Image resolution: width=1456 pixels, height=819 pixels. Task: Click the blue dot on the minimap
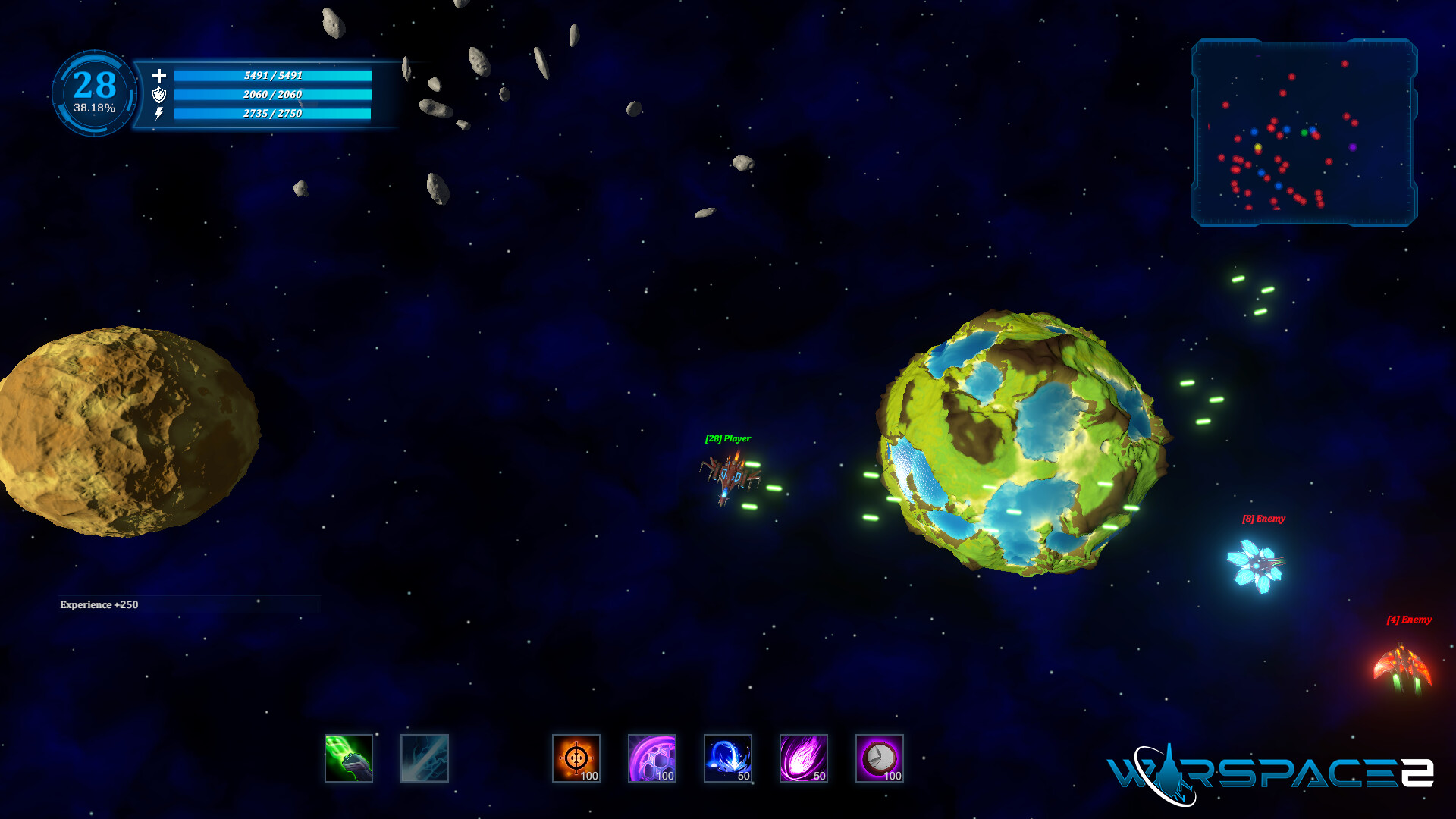click(x=1286, y=129)
